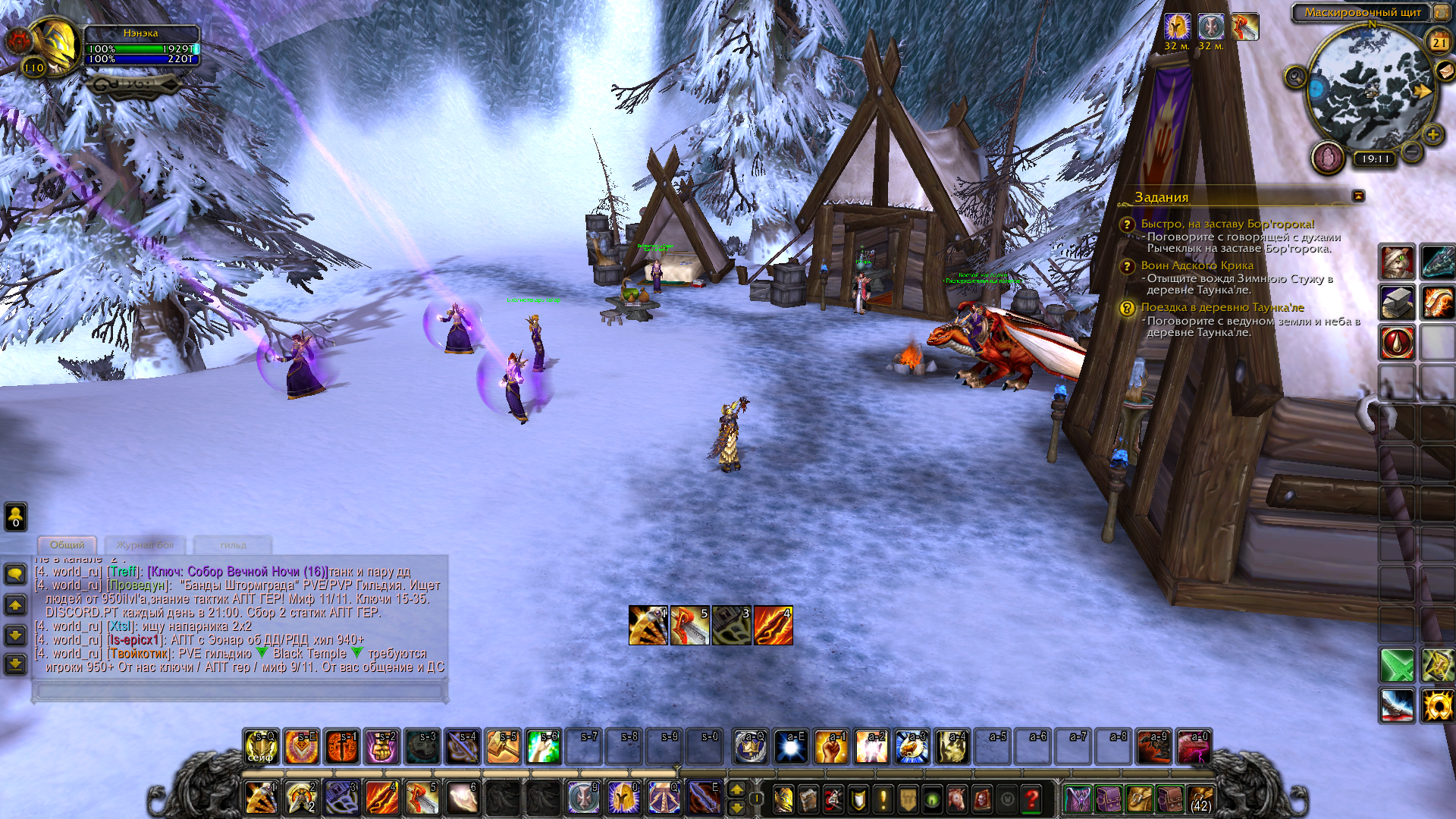
Task: Open the mail envelope icon by minimap
Action: click(x=1445, y=71)
